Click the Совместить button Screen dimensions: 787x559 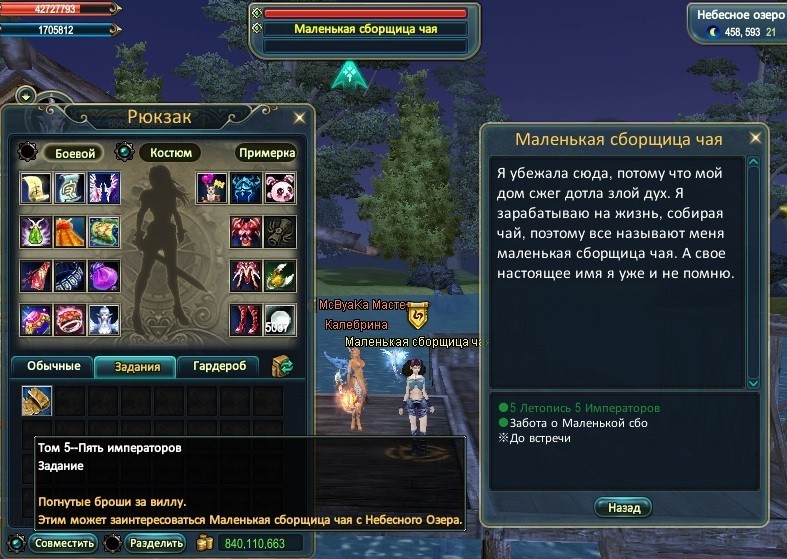63,543
